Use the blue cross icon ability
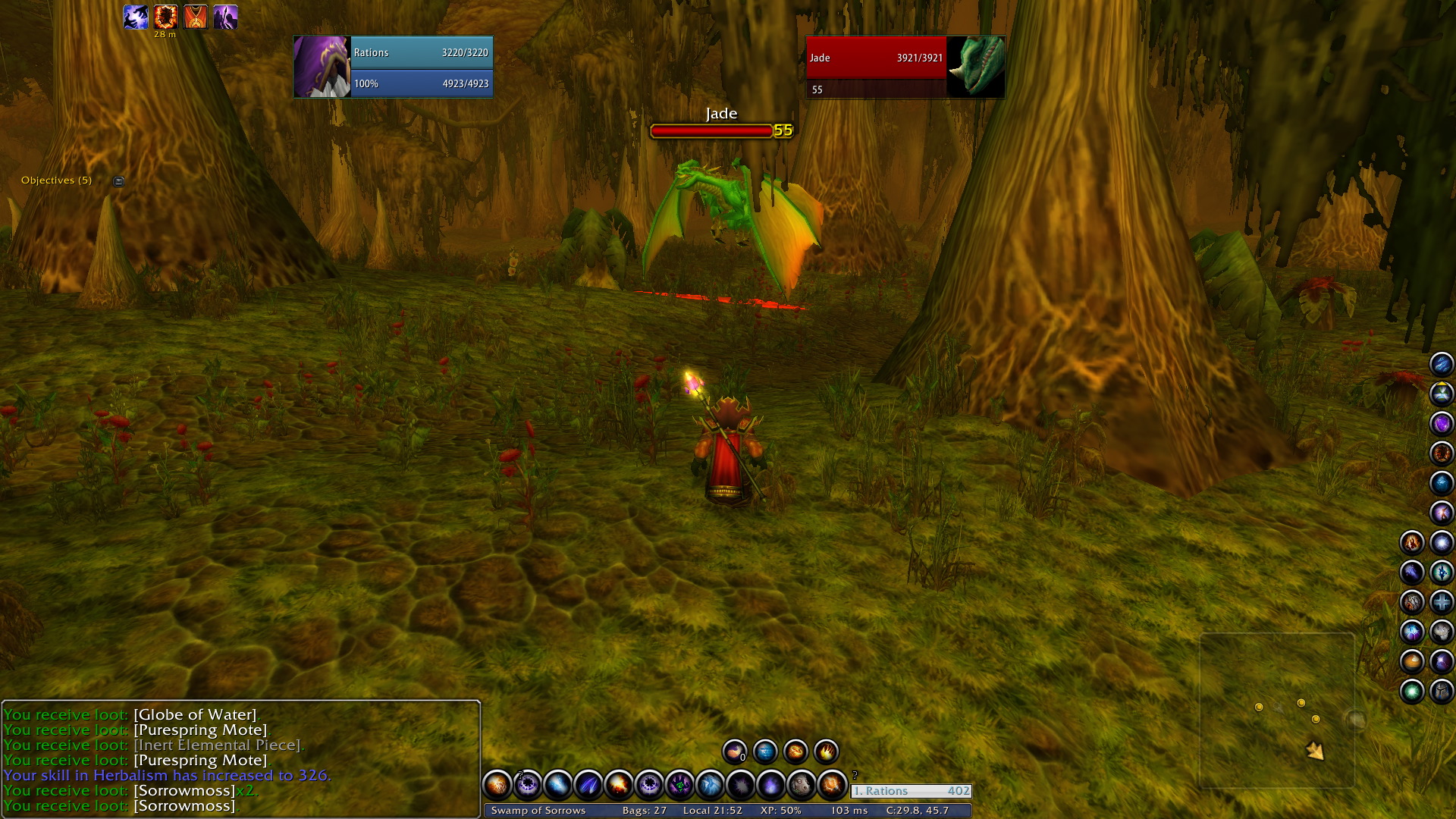 pyautogui.click(x=1442, y=602)
